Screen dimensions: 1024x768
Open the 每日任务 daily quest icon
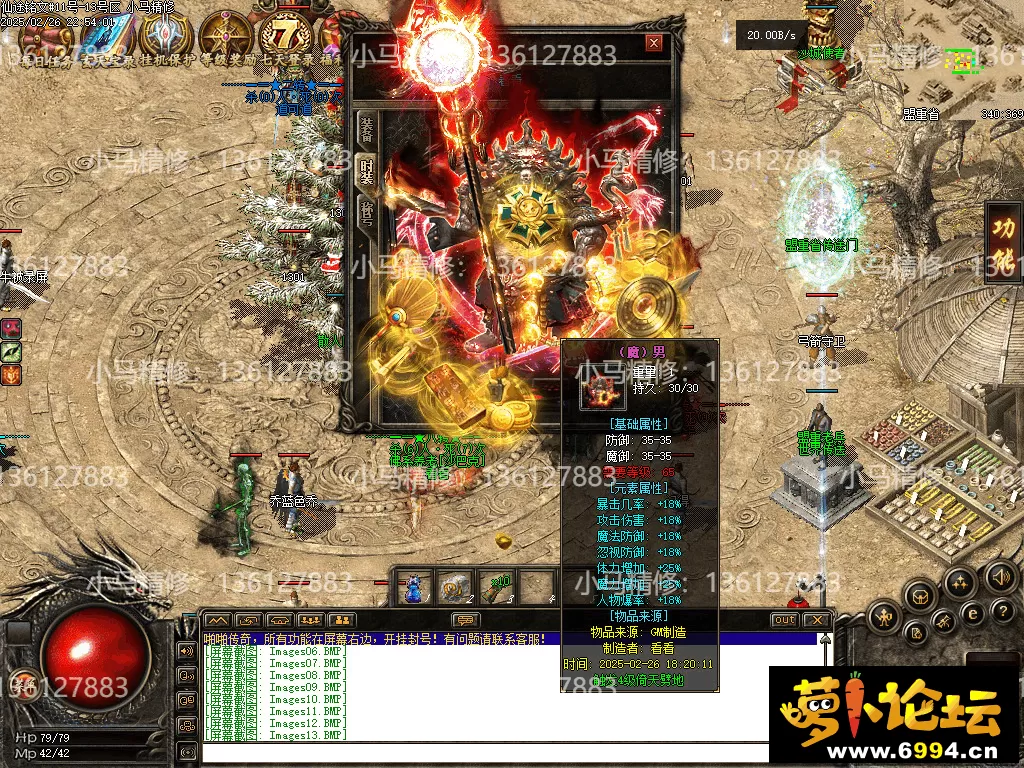click(x=44, y=38)
